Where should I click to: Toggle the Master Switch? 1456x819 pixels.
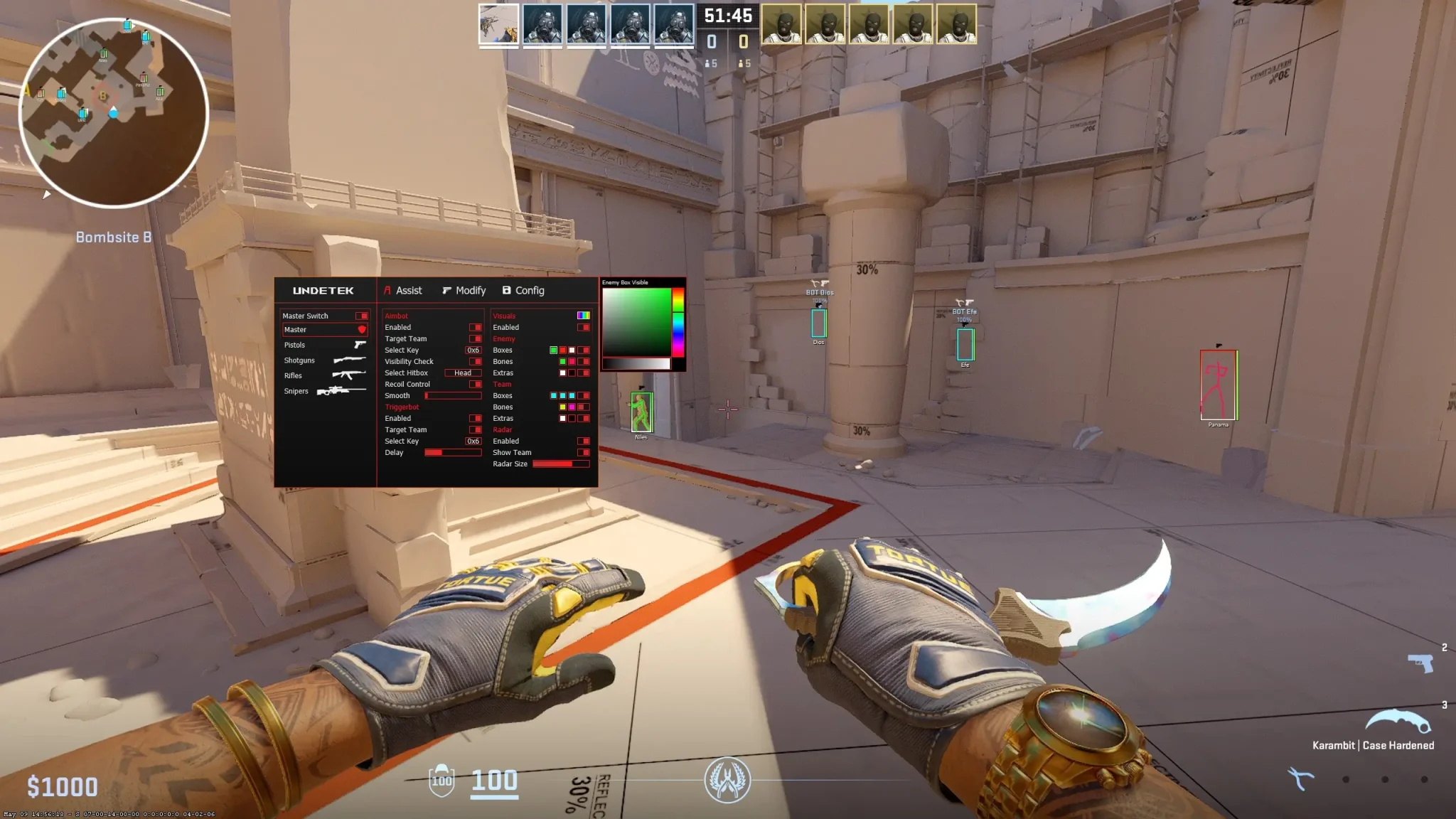point(361,316)
